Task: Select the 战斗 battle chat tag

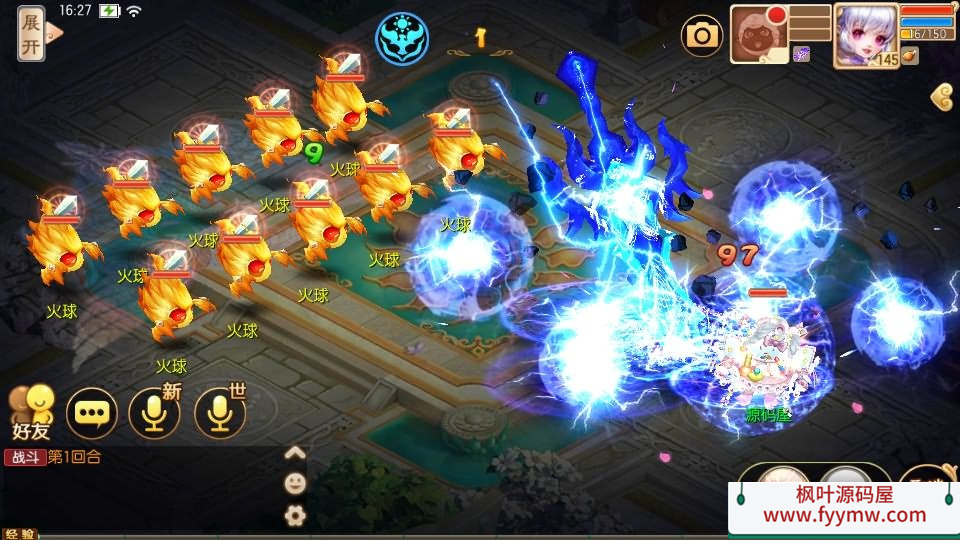Action: click(x=24, y=458)
